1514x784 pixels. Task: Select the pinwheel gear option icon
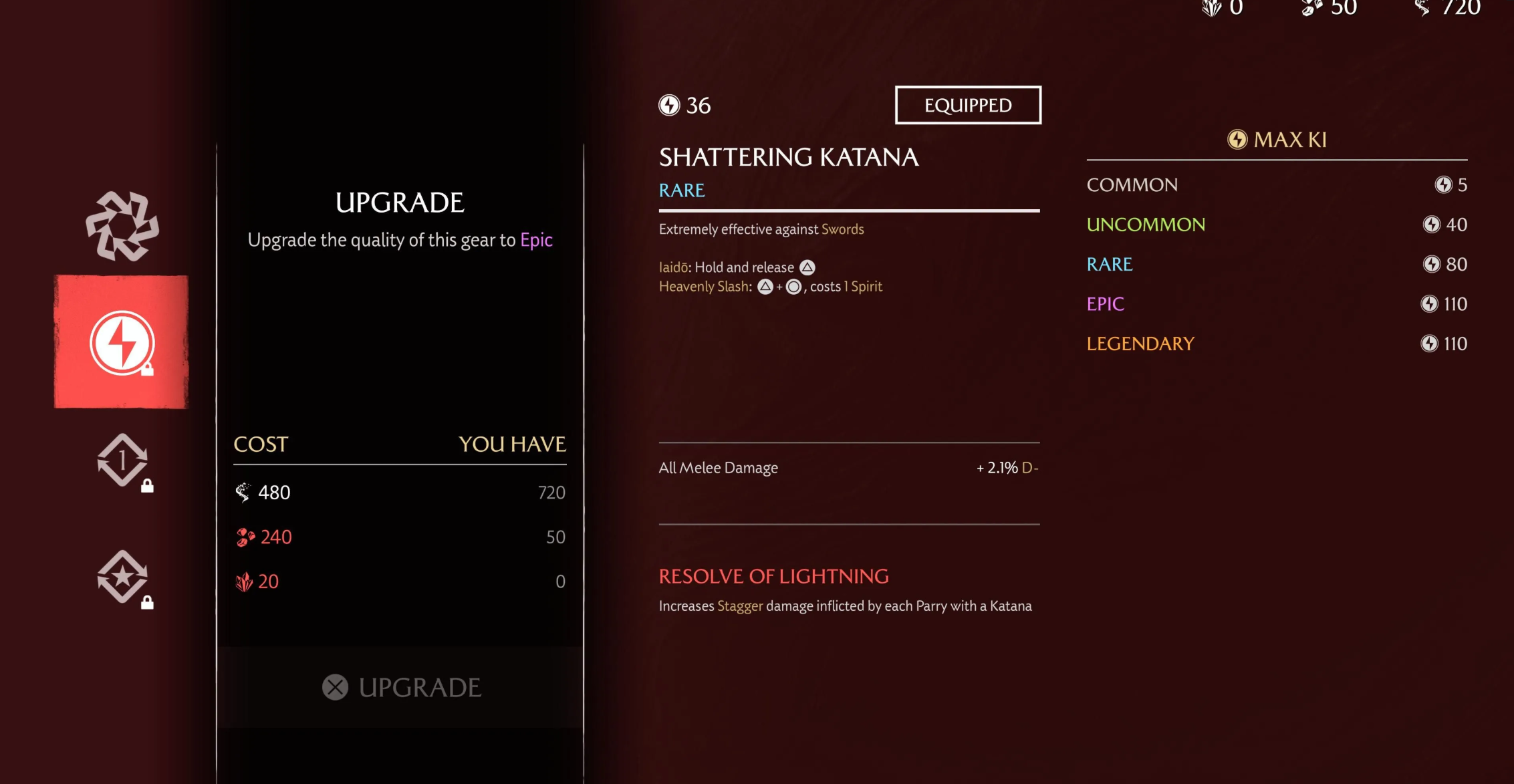[122, 226]
